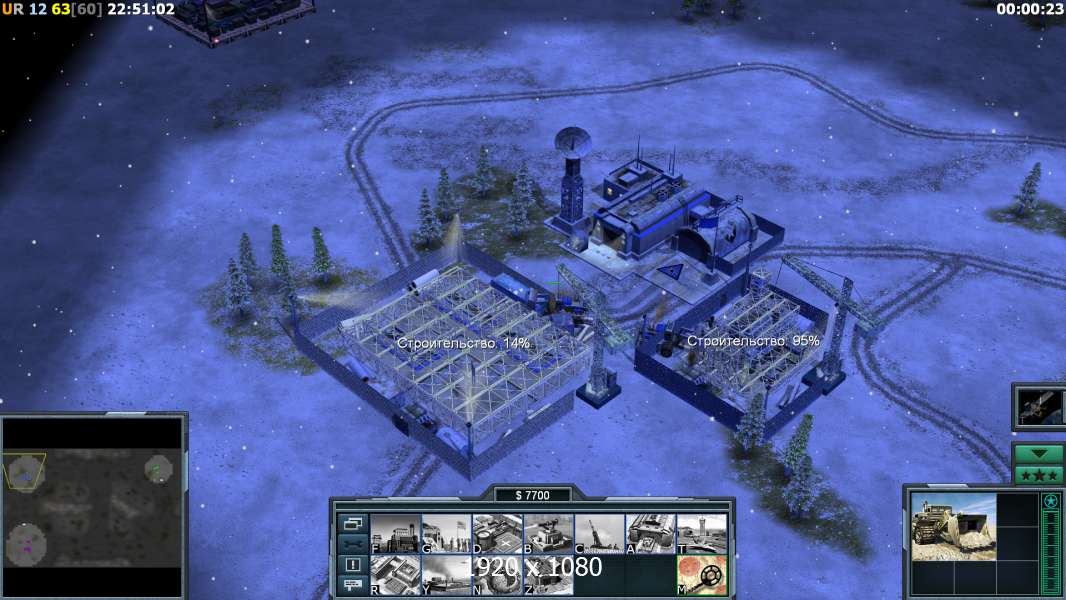
Task: Select the war factory build icon (A)
Action: [651, 534]
